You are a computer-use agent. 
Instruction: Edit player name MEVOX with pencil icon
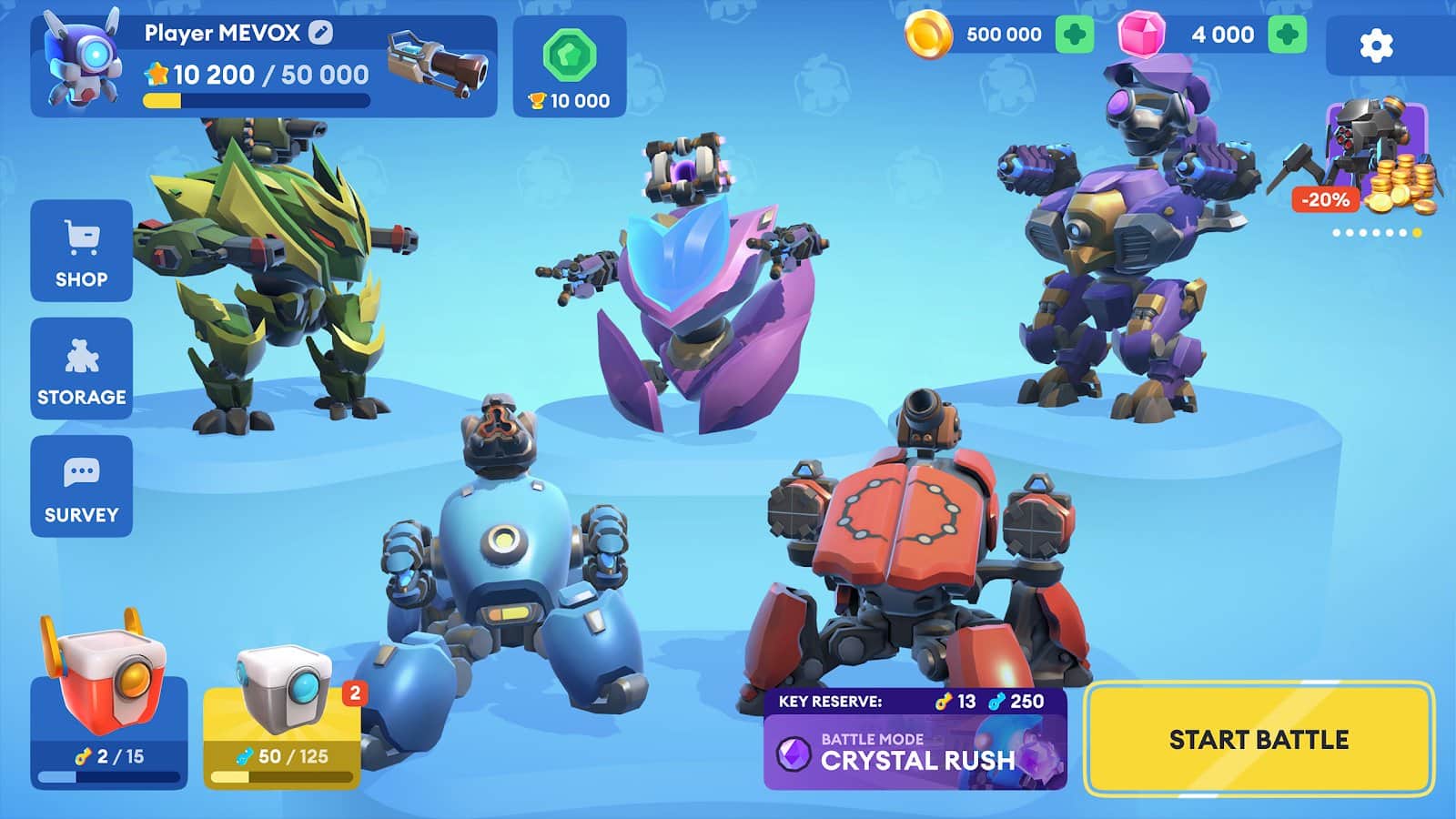tap(320, 33)
